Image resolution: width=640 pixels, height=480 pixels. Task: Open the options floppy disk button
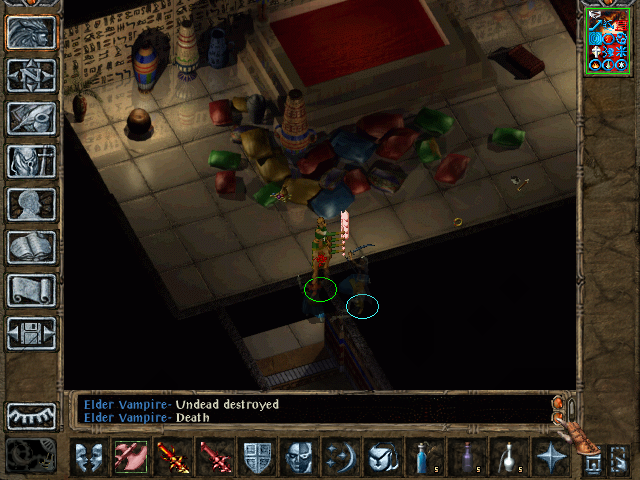[x=31, y=333]
